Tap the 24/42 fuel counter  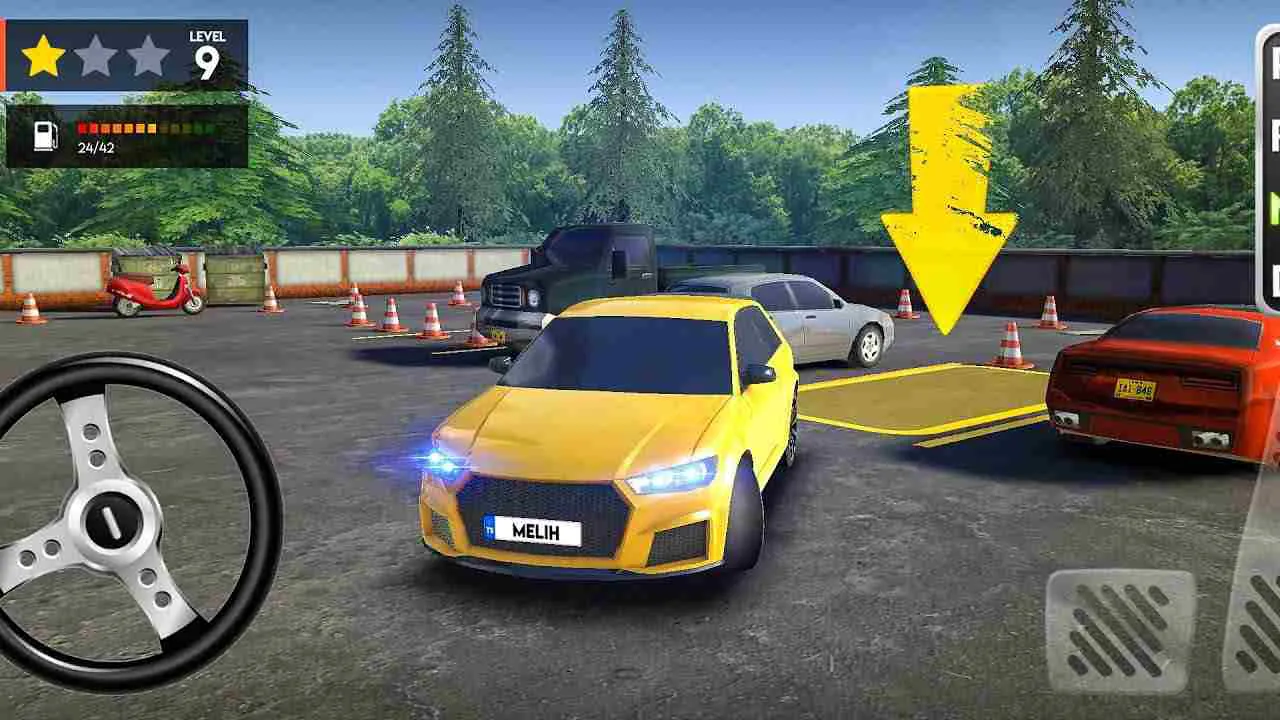[x=93, y=147]
